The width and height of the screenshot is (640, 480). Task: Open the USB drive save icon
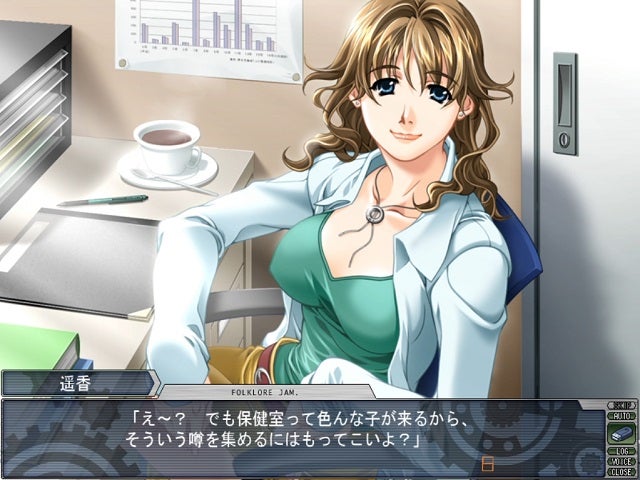620,433
